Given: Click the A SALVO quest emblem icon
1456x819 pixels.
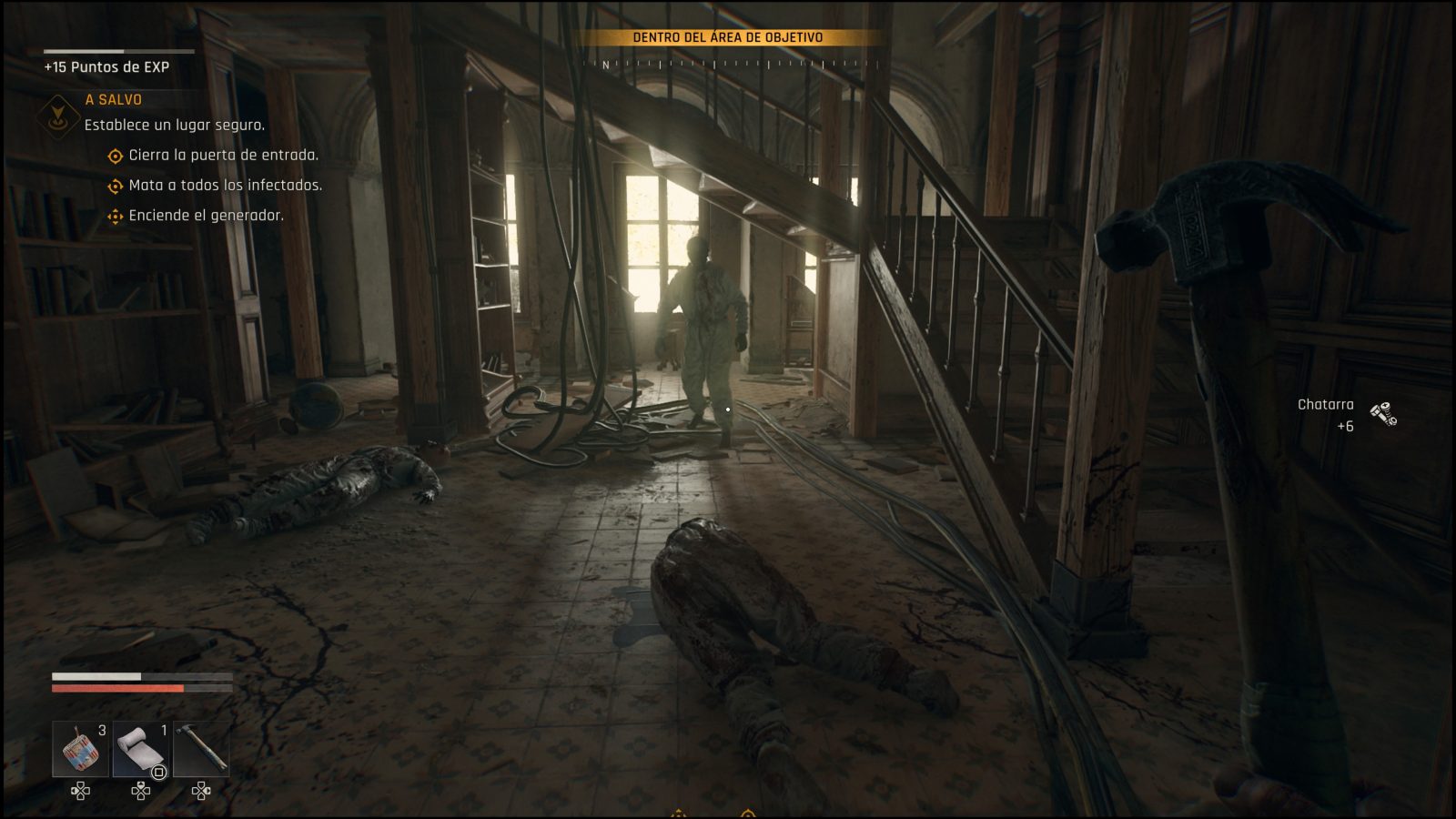Looking at the screenshot, I should [x=56, y=116].
